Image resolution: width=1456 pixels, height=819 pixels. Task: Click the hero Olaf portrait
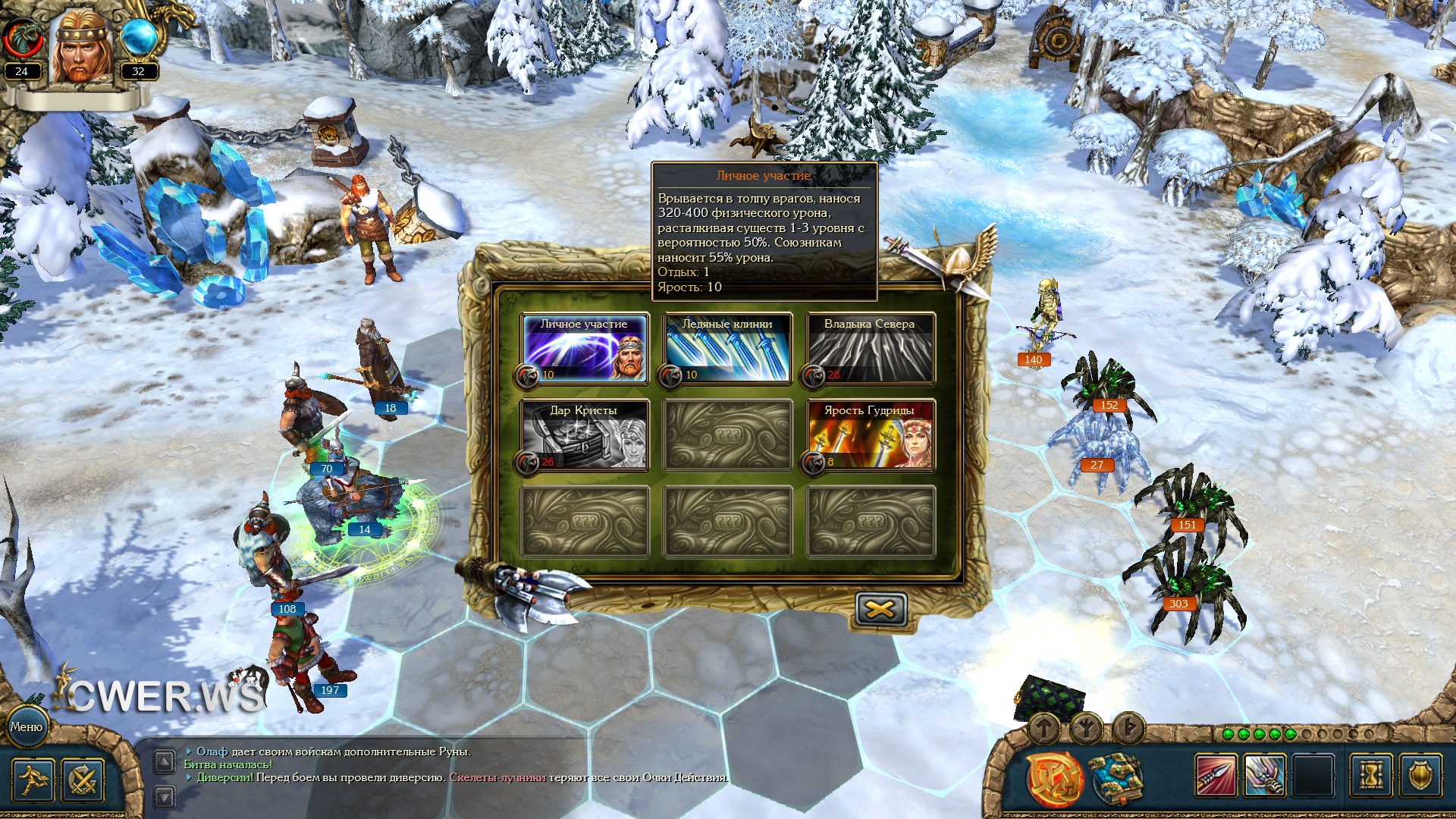80,47
